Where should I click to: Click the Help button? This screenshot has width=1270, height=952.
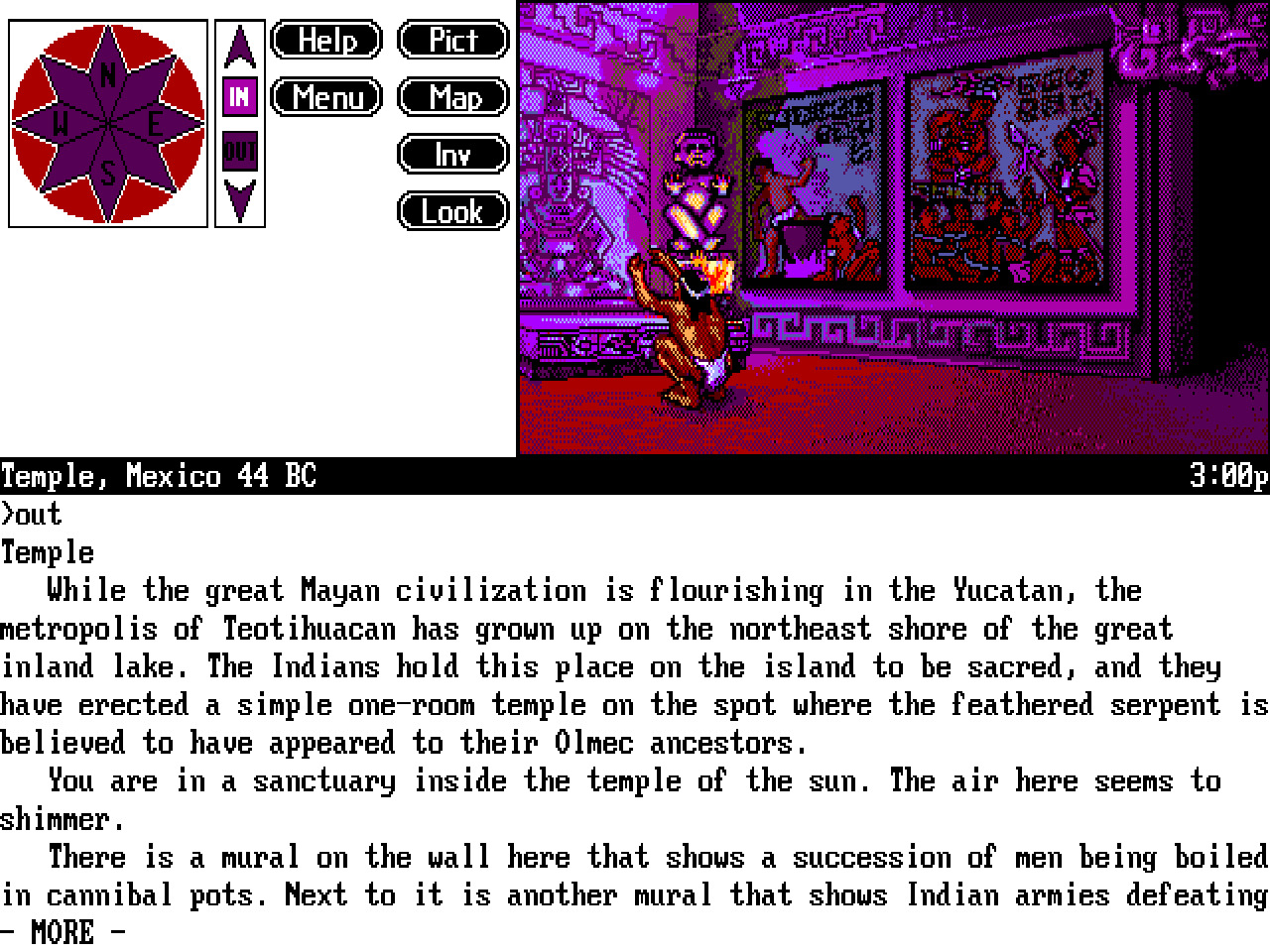(325, 41)
